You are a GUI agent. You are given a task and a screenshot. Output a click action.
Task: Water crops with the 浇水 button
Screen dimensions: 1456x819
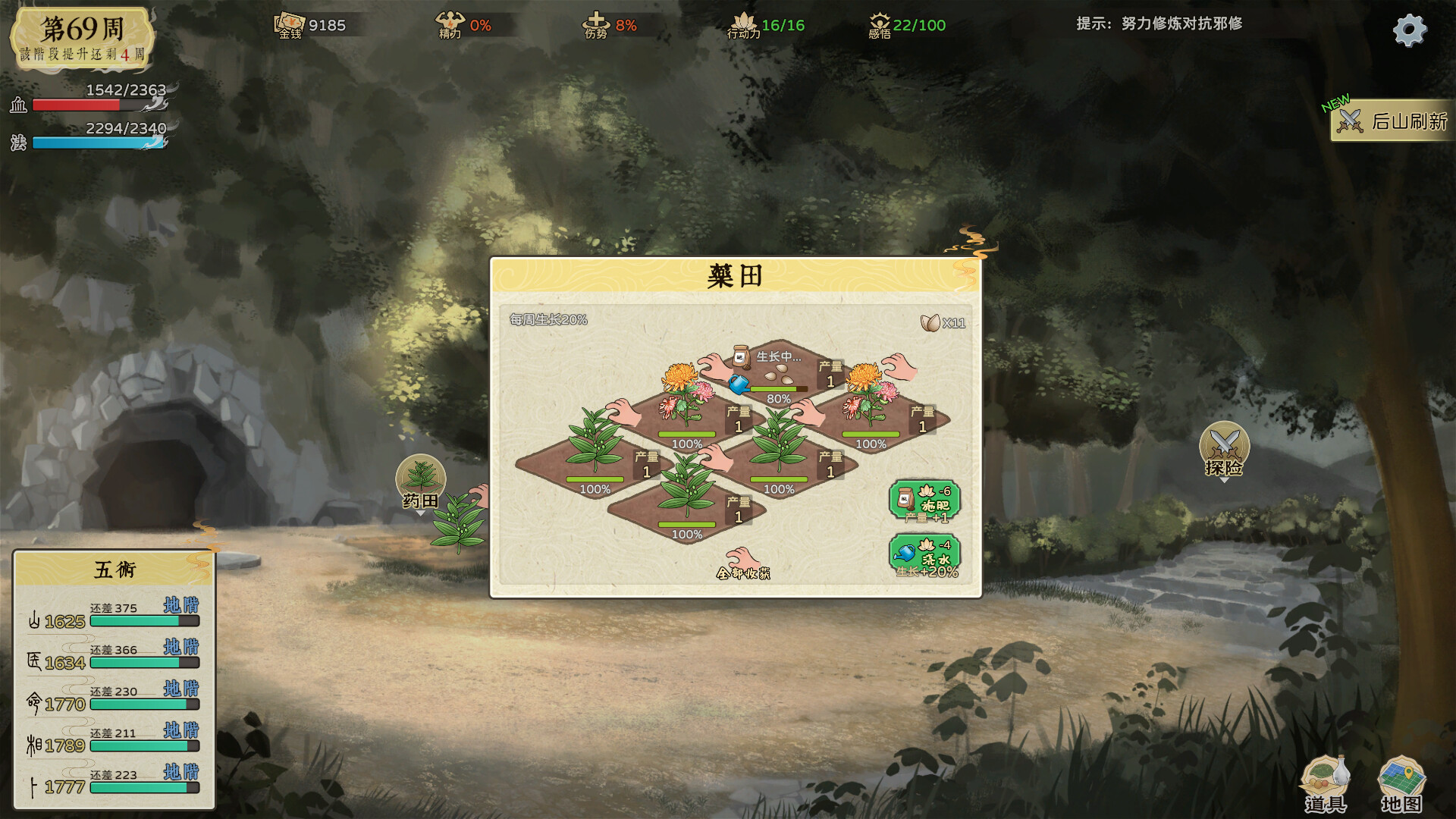click(924, 556)
